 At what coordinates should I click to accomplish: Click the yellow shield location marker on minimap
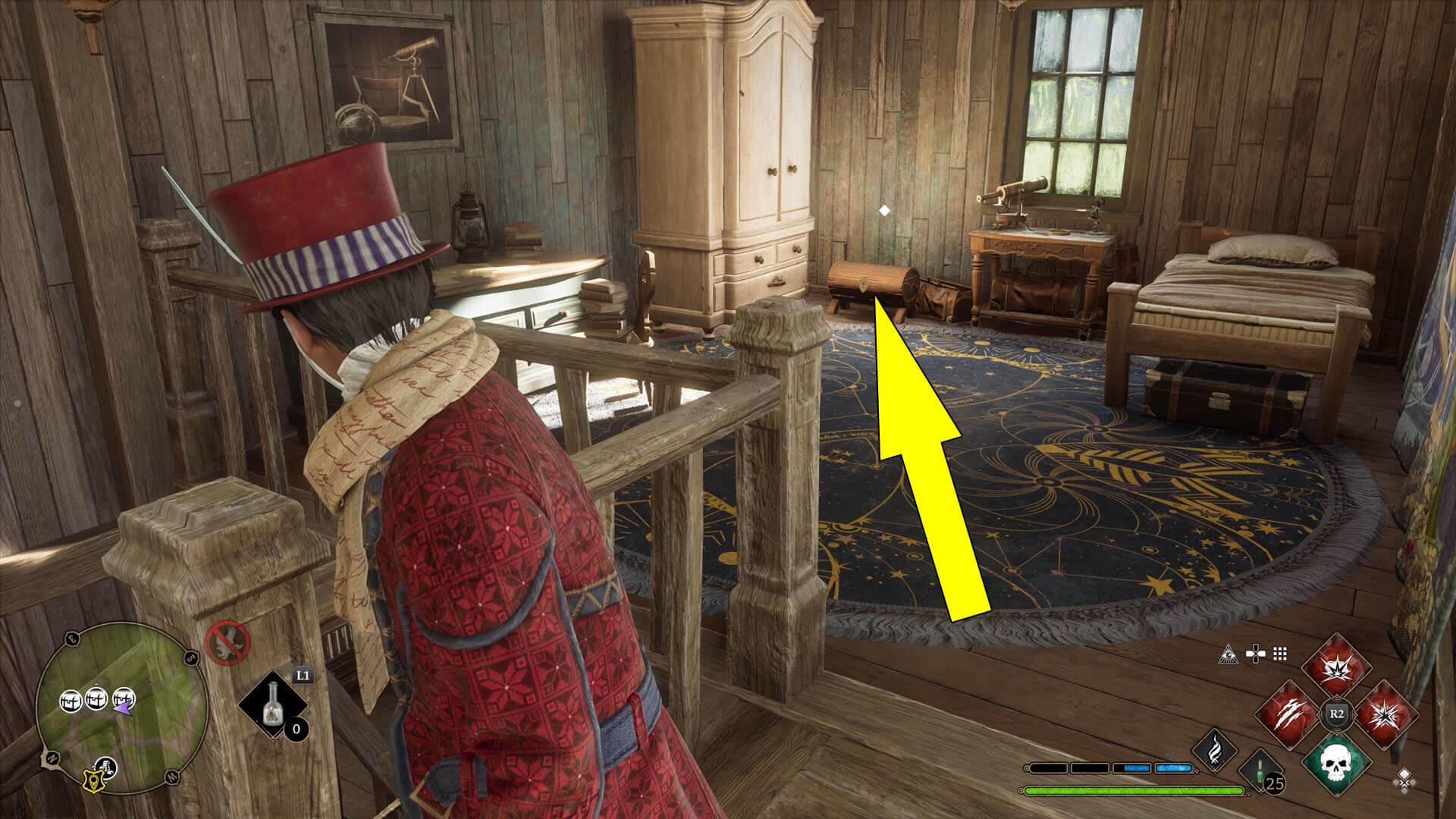(x=94, y=782)
